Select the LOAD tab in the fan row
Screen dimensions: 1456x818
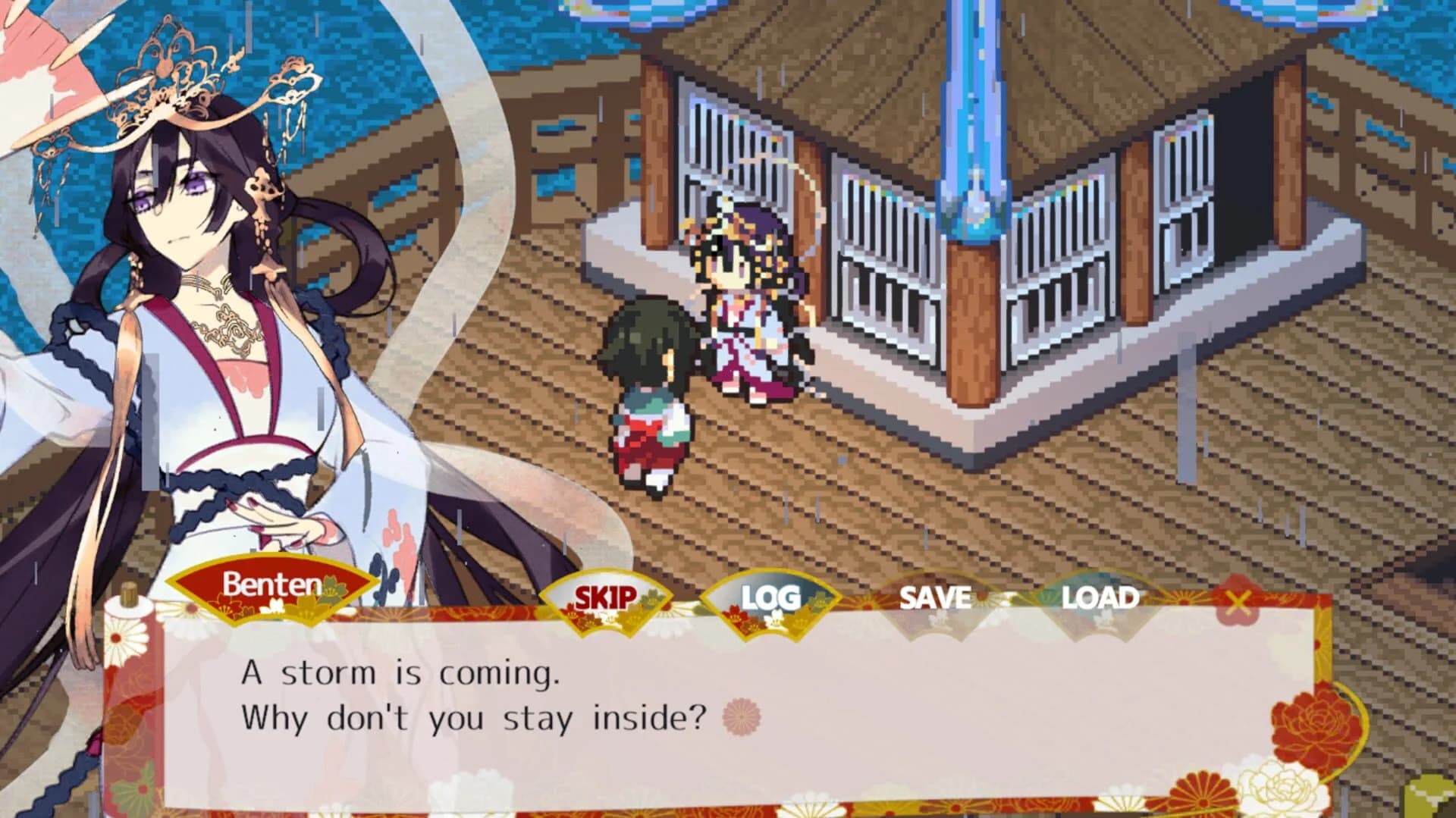pyautogui.click(x=1100, y=599)
